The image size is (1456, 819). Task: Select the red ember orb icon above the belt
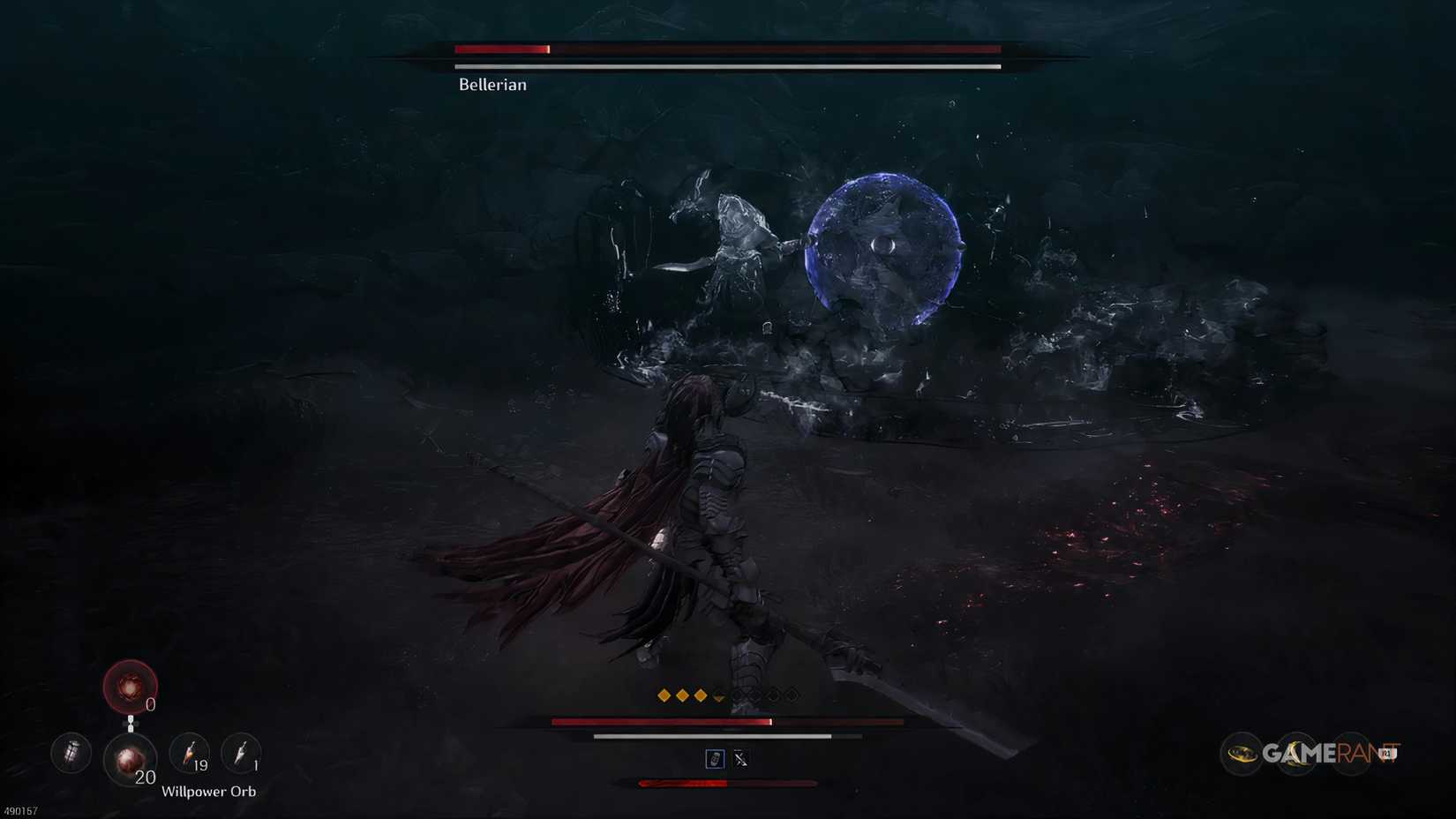[x=131, y=687]
